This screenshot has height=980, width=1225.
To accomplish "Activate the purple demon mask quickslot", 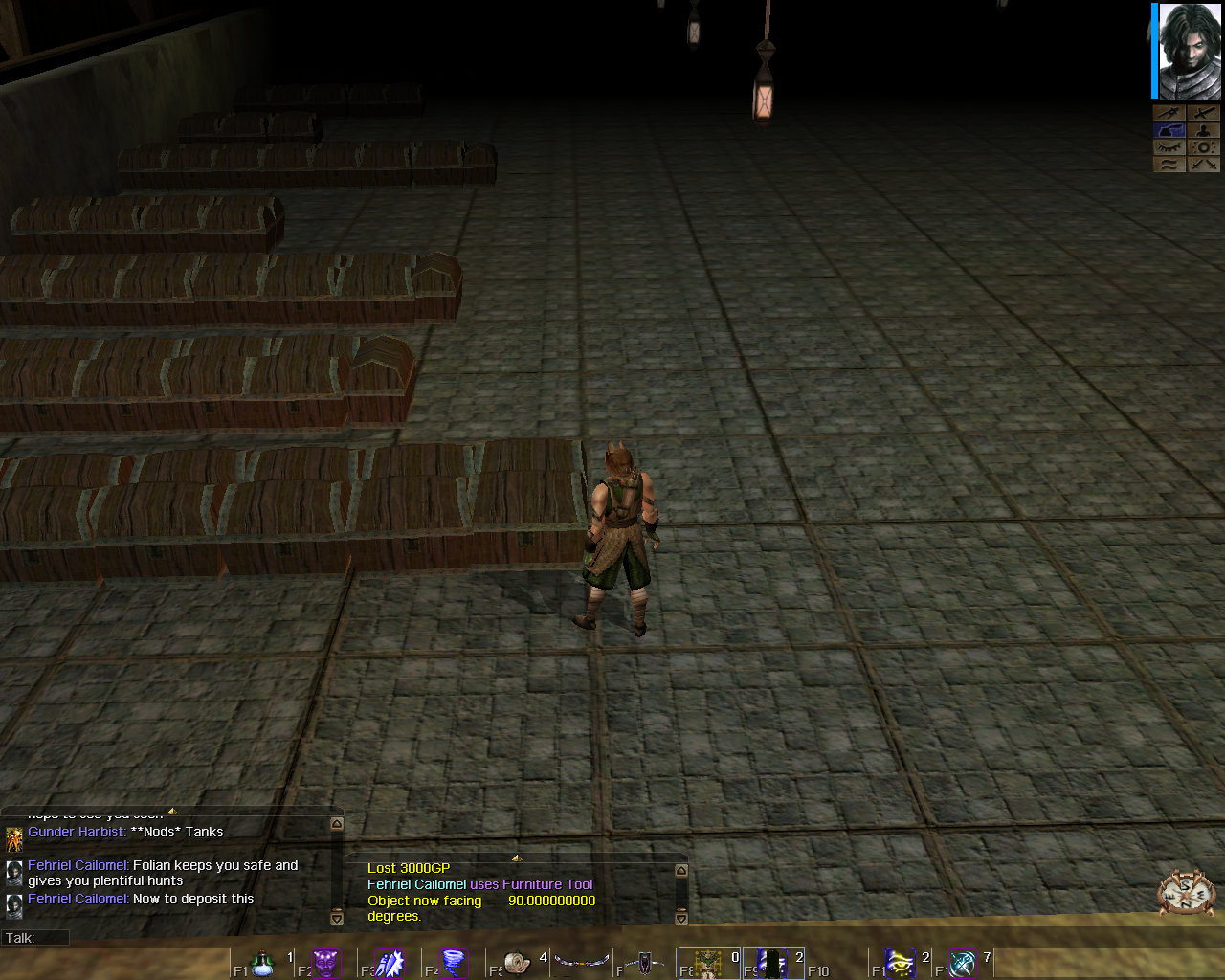I will coord(327,964).
